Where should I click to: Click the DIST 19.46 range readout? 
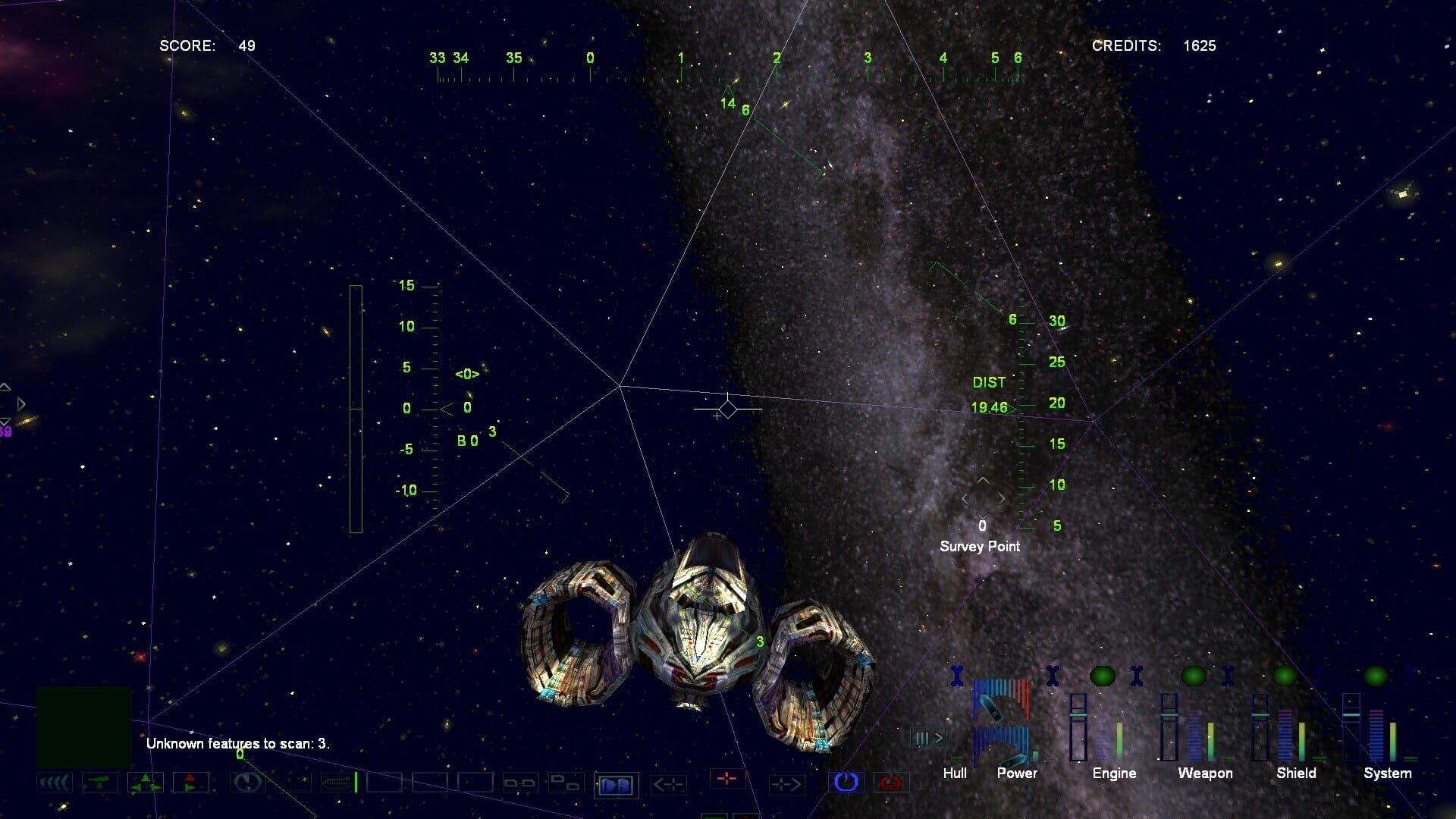coord(990,396)
